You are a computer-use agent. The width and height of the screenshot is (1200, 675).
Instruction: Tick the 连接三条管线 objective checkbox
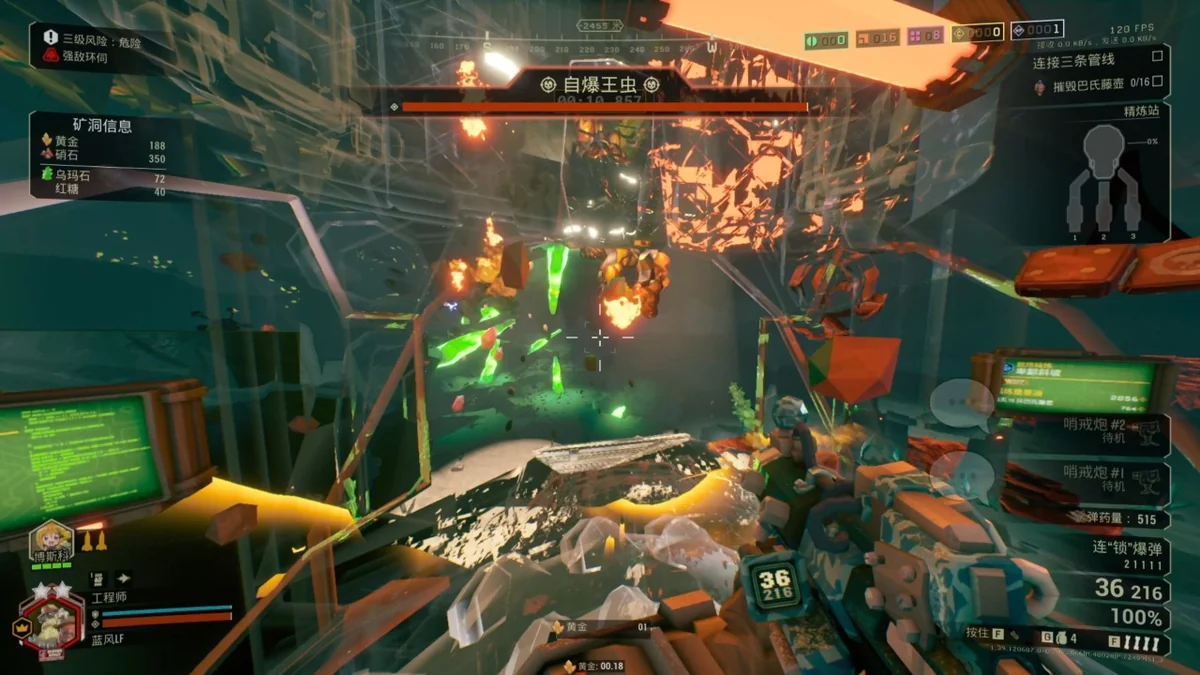coord(1158,57)
